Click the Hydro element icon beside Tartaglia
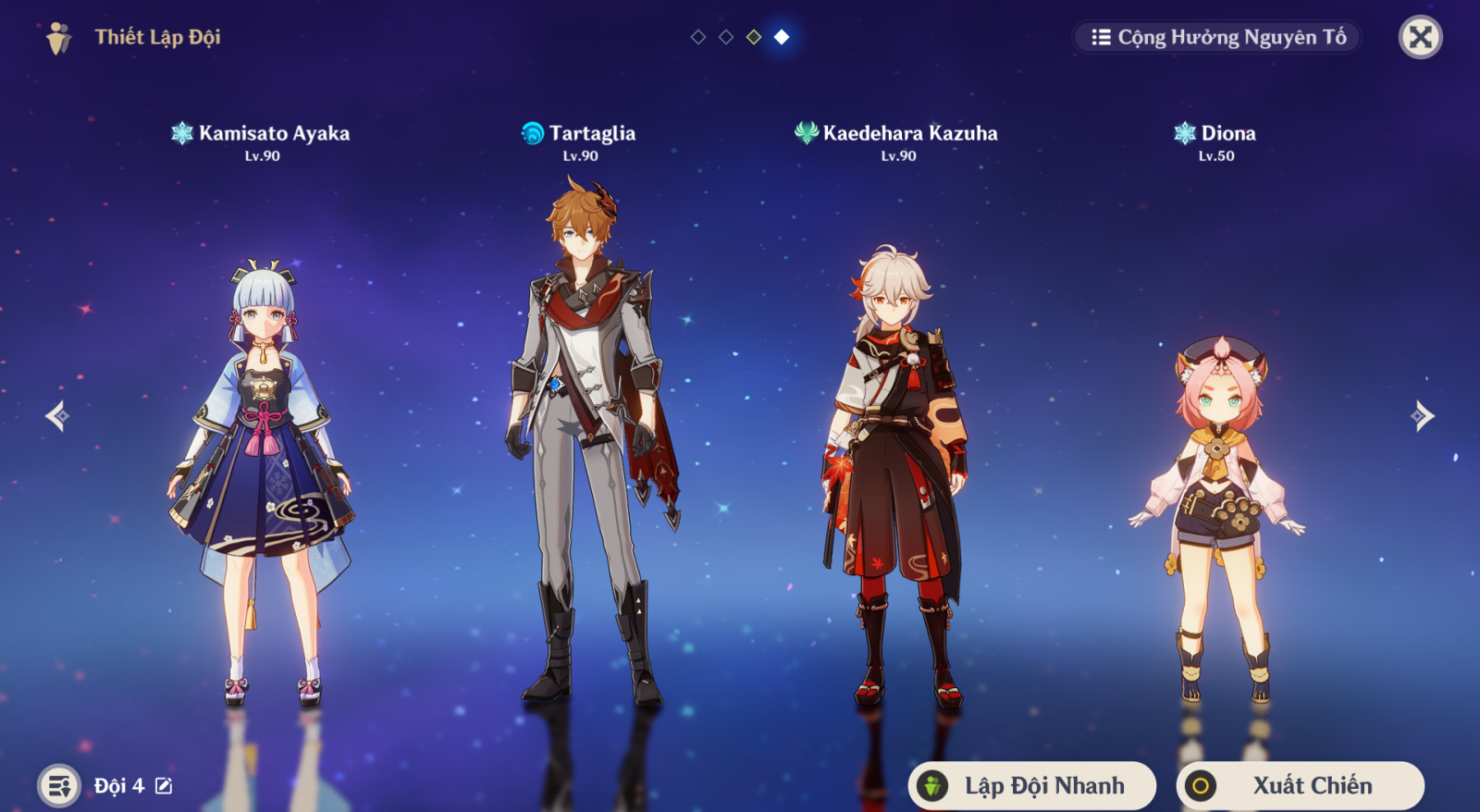 531,132
